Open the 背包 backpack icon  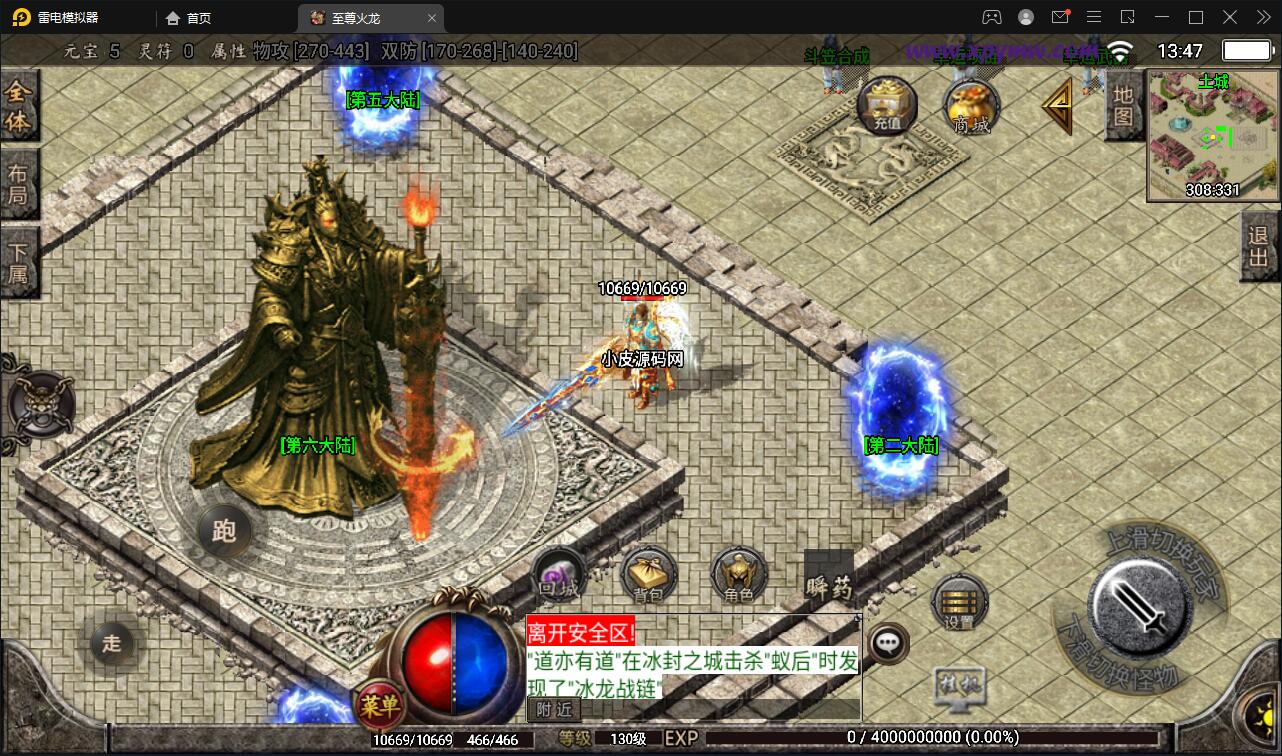click(648, 577)
